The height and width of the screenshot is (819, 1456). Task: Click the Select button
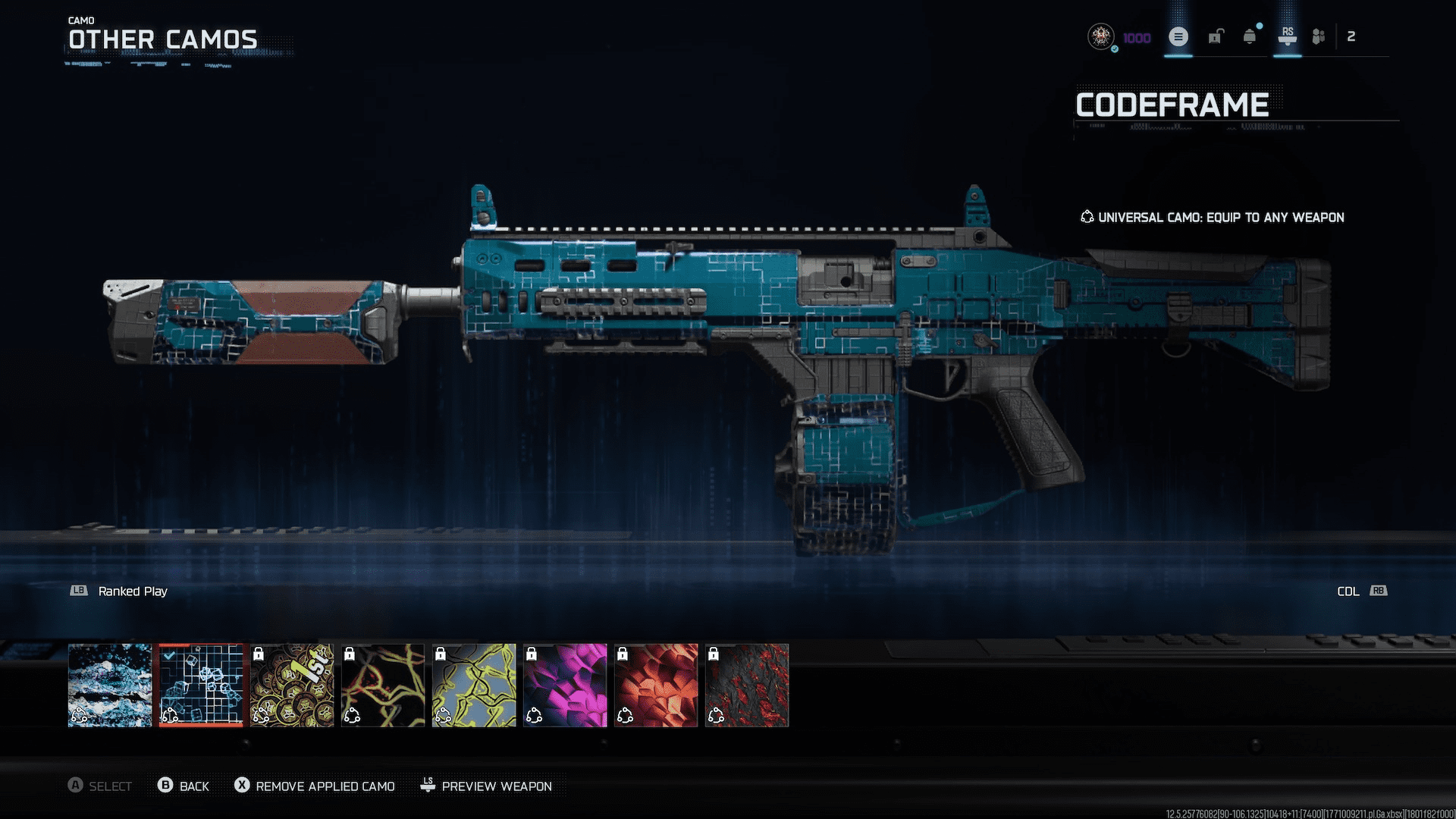click(99, 786)
